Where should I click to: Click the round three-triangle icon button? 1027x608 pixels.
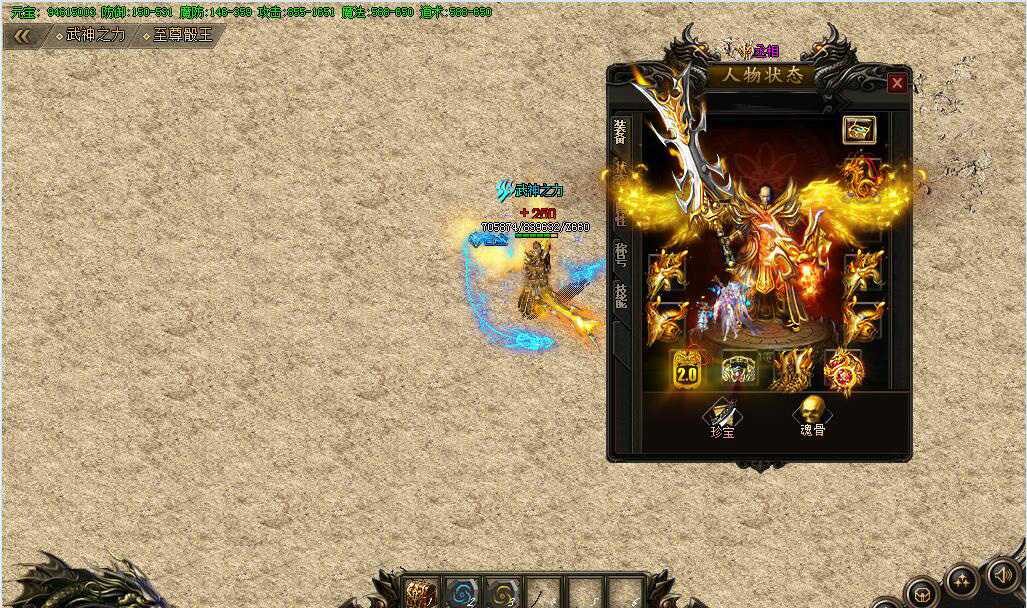point(962,580)
